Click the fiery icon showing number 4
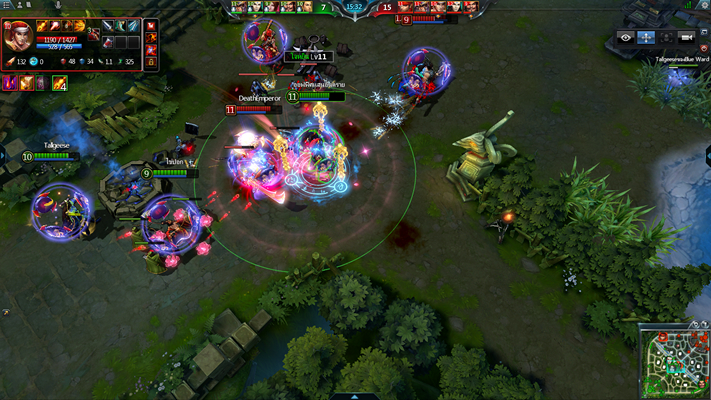The image size is (711, 400). 59,83
